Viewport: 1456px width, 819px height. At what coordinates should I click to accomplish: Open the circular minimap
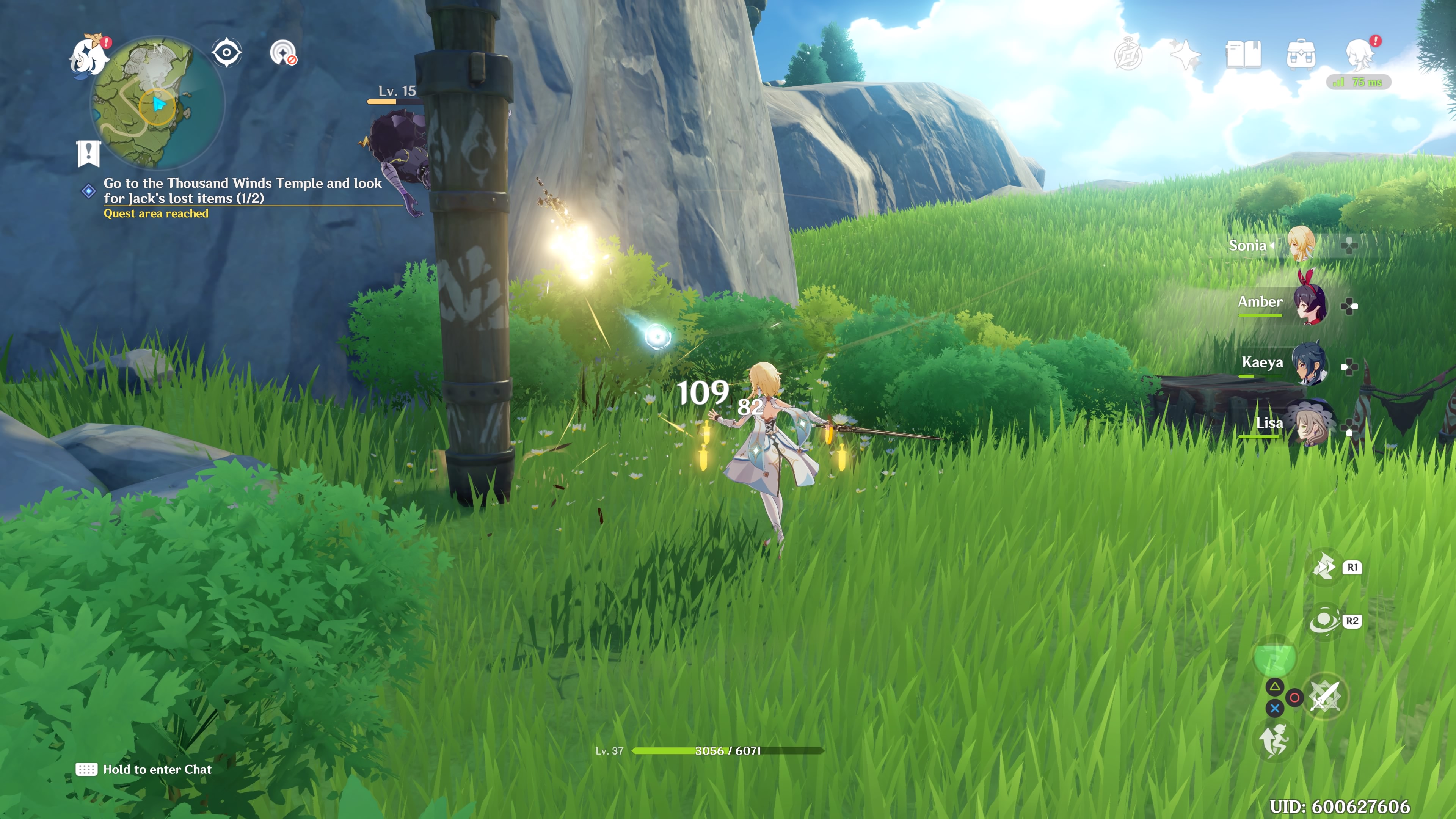point(158,104)
